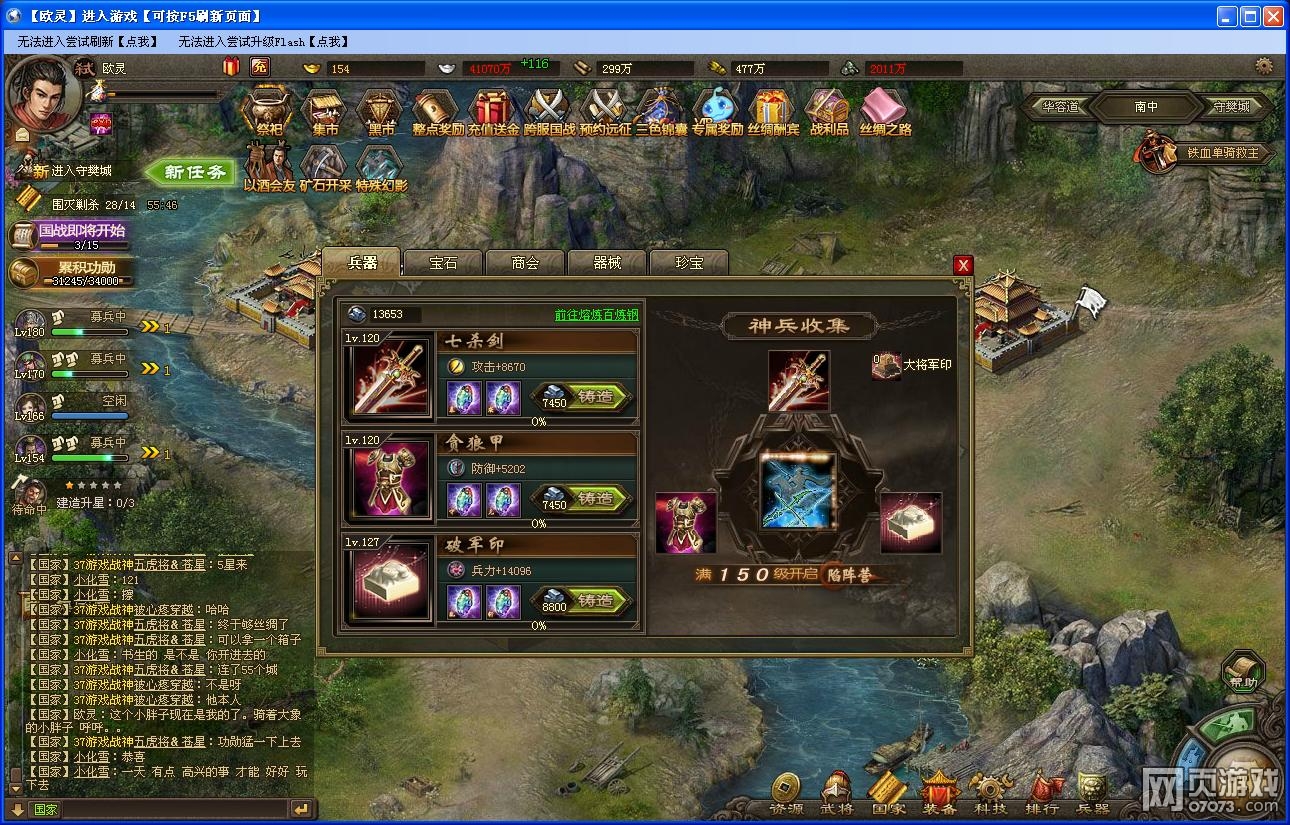Switch to the 宝石 tab
This screenshot has width=1290, height=825.
click(x=441, y=262)
